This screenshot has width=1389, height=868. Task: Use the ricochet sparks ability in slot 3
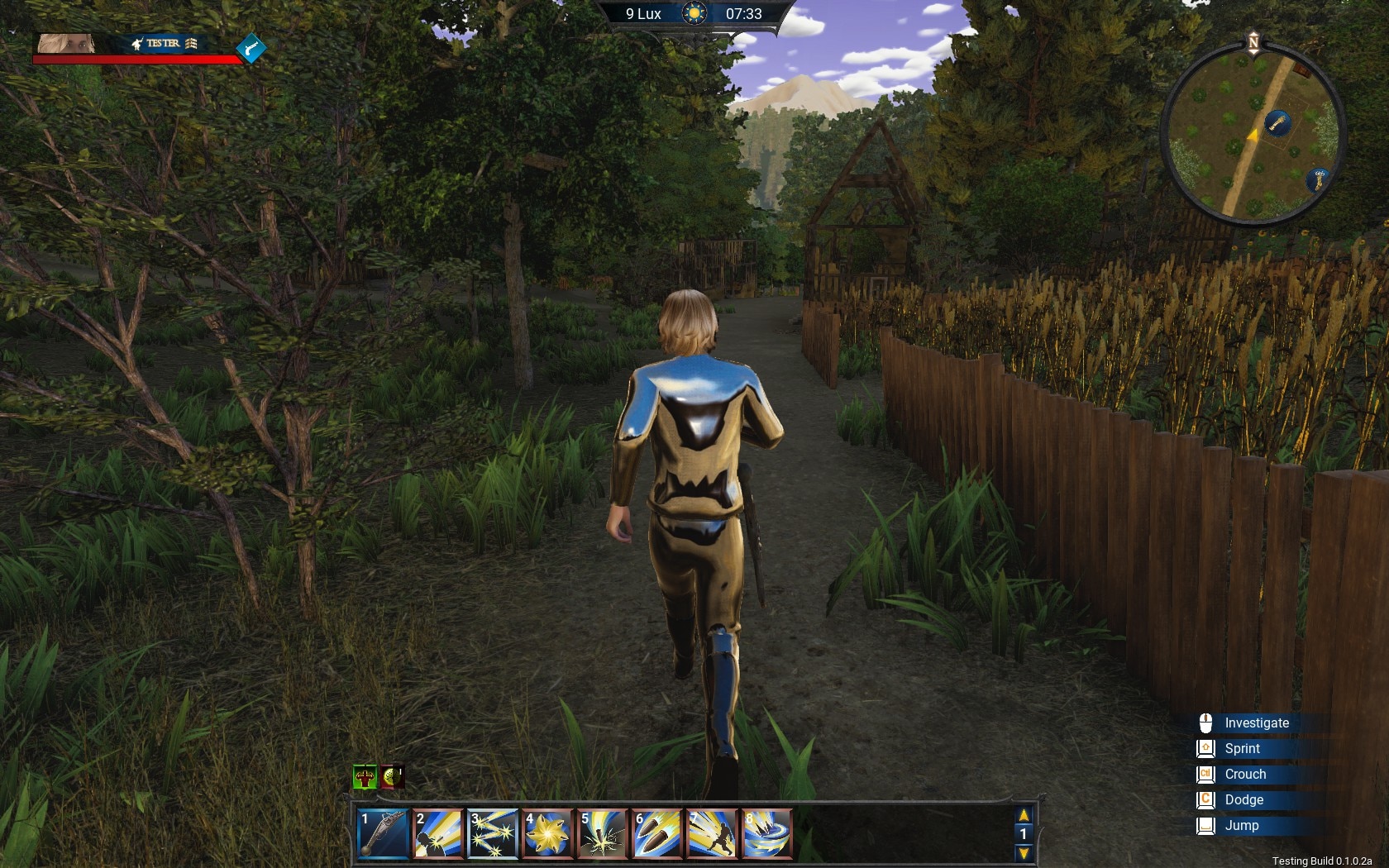pos(492,832)
